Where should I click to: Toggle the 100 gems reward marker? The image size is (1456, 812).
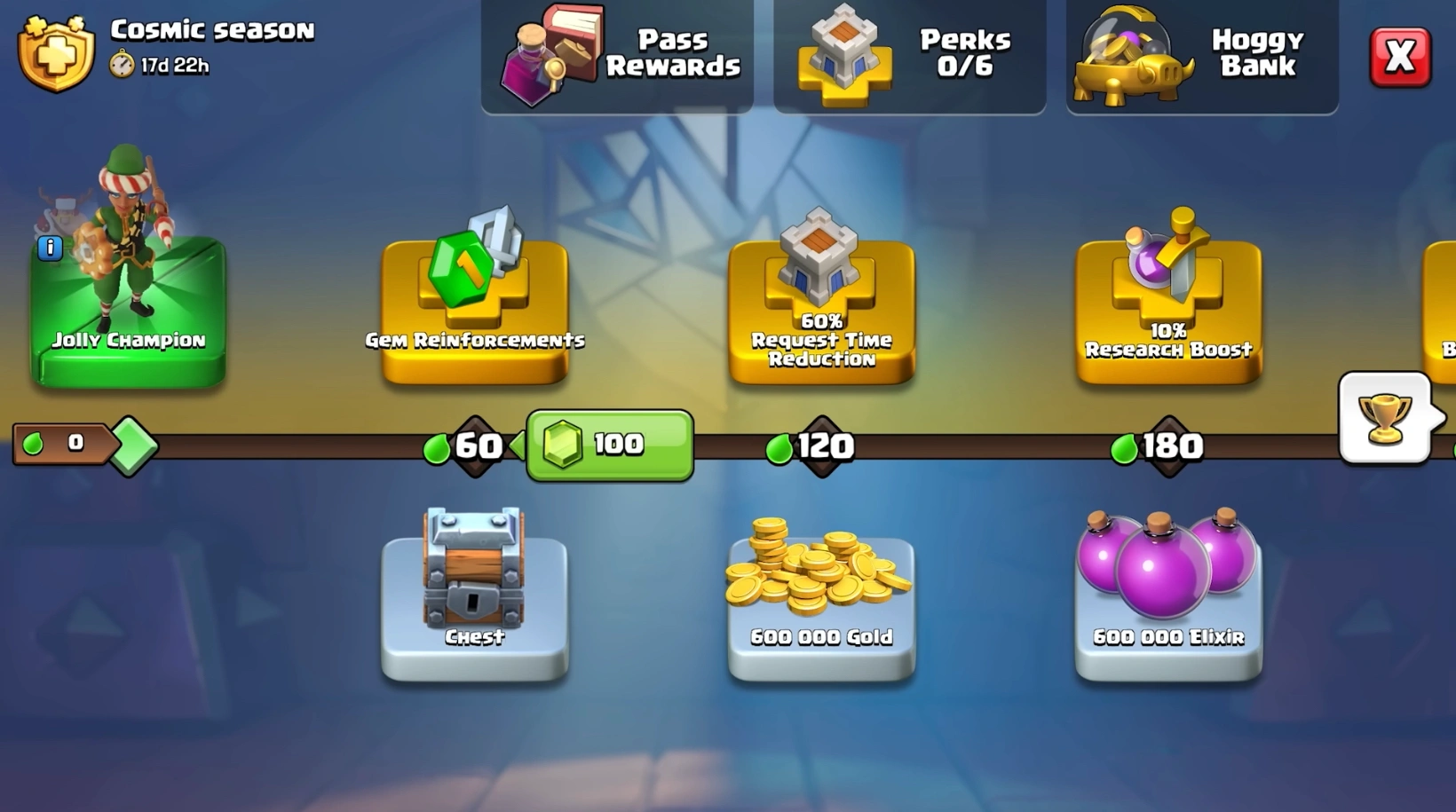point(609,444)
